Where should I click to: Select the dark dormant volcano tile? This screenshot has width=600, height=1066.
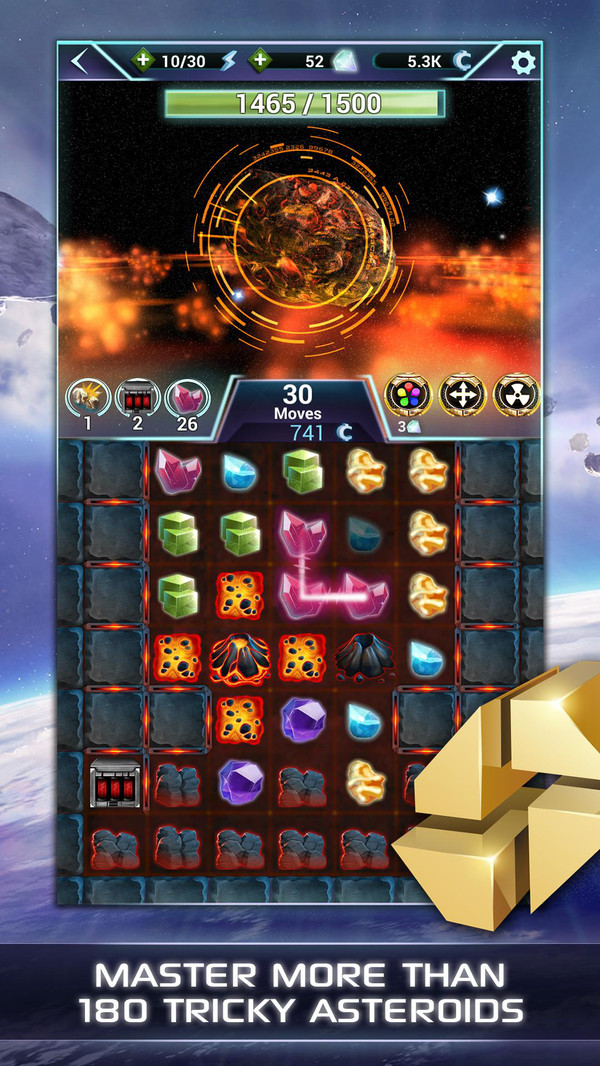(x=363, y=657)
